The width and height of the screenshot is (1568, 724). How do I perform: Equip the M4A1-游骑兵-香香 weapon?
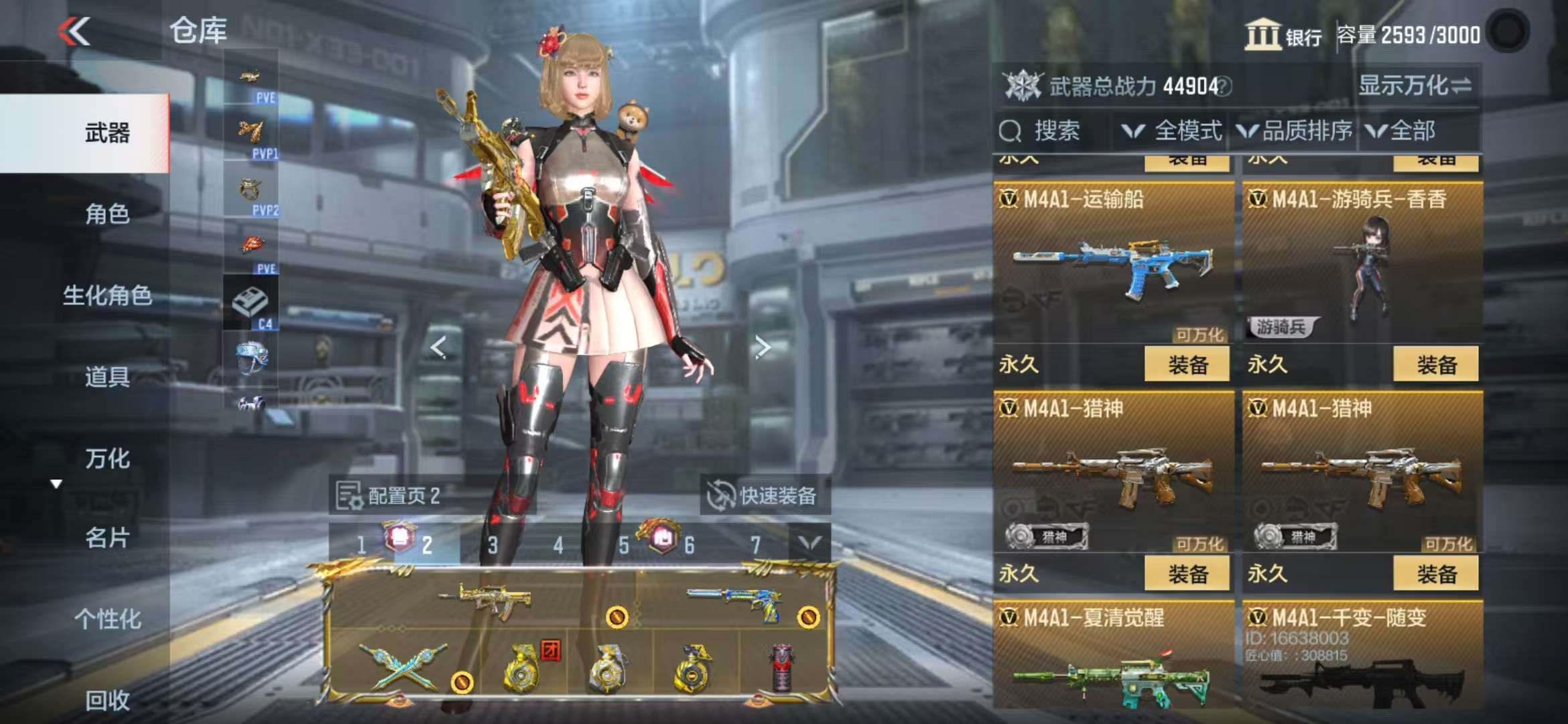[1435, 365]
